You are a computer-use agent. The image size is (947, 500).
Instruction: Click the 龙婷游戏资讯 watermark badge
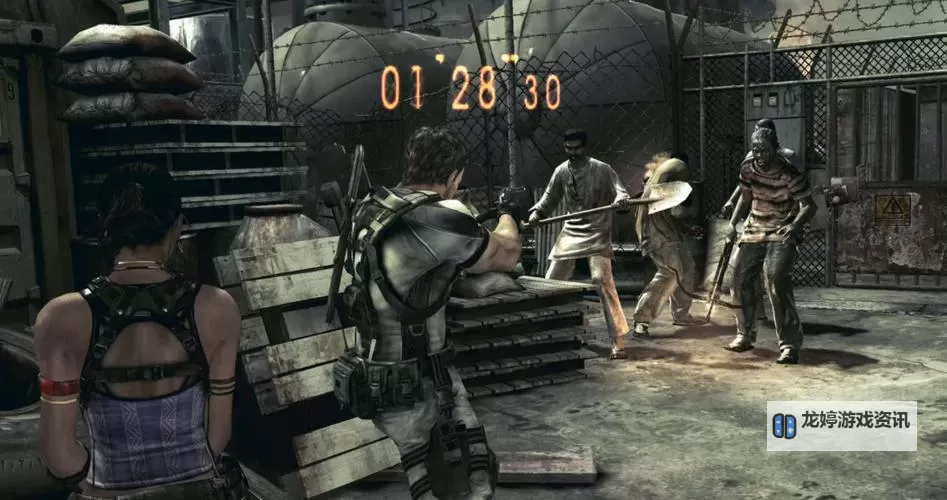pos(842,425)
